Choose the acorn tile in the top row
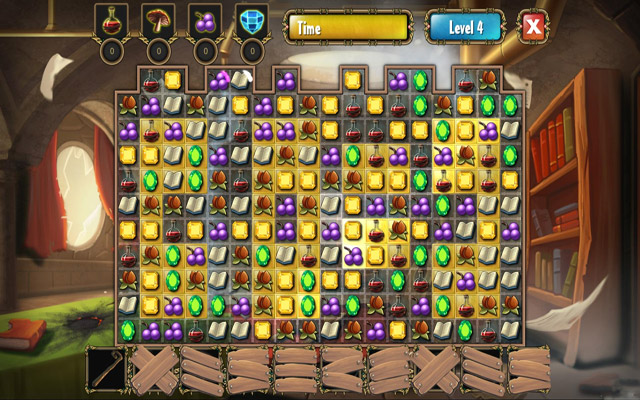 coord(488,81)
